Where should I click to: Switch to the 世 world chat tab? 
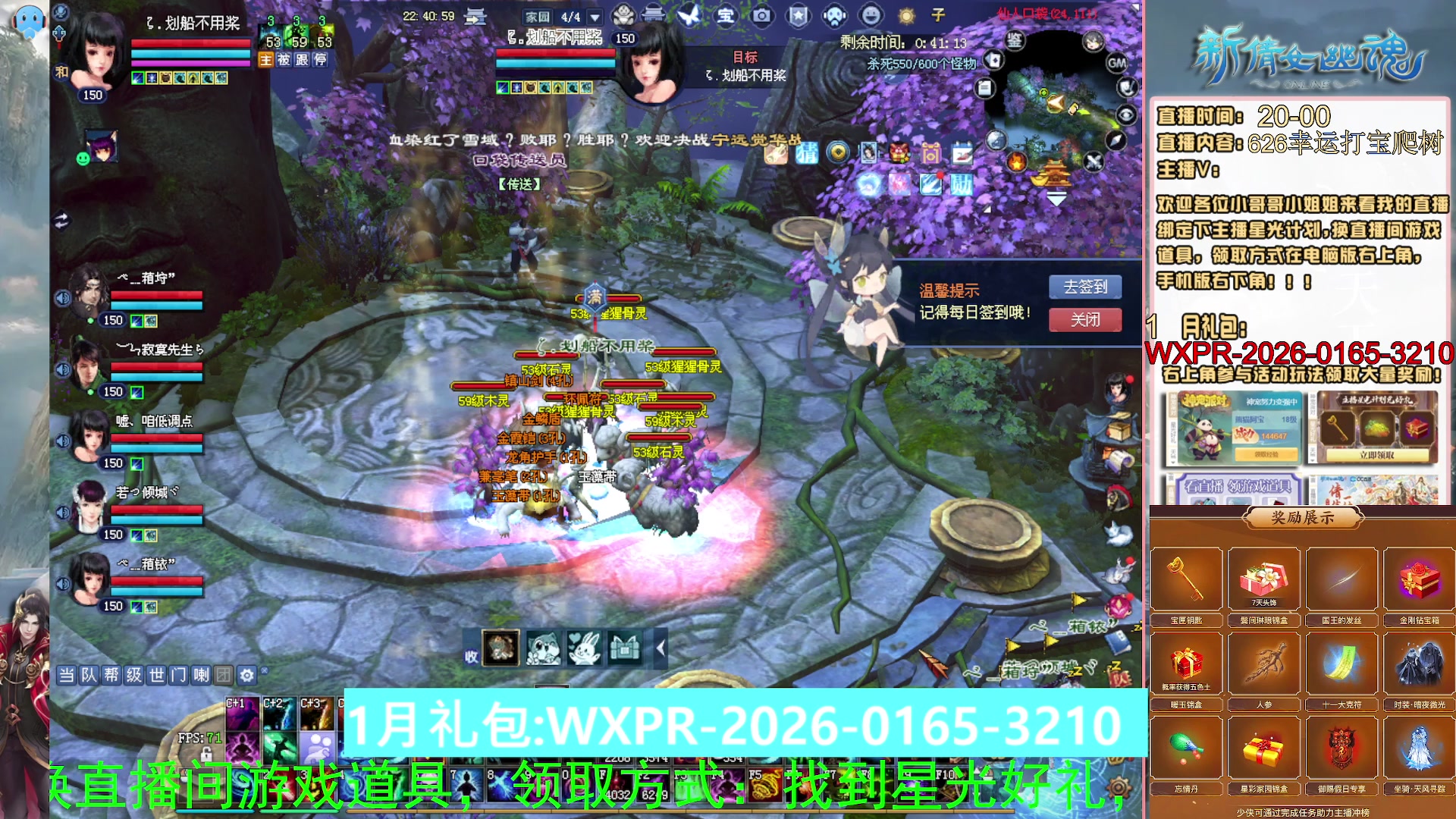click(x=157, y=675)
